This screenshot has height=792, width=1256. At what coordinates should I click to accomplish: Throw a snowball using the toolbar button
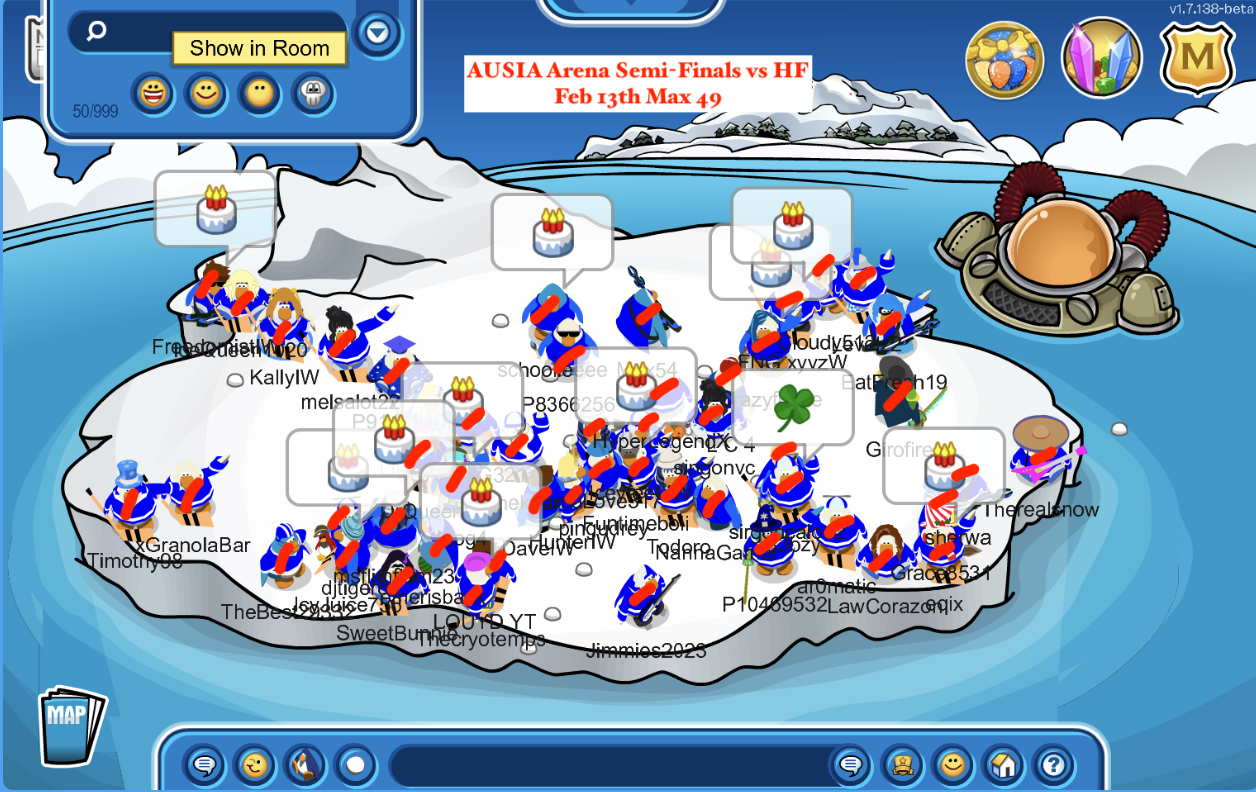tap(355, 766)
